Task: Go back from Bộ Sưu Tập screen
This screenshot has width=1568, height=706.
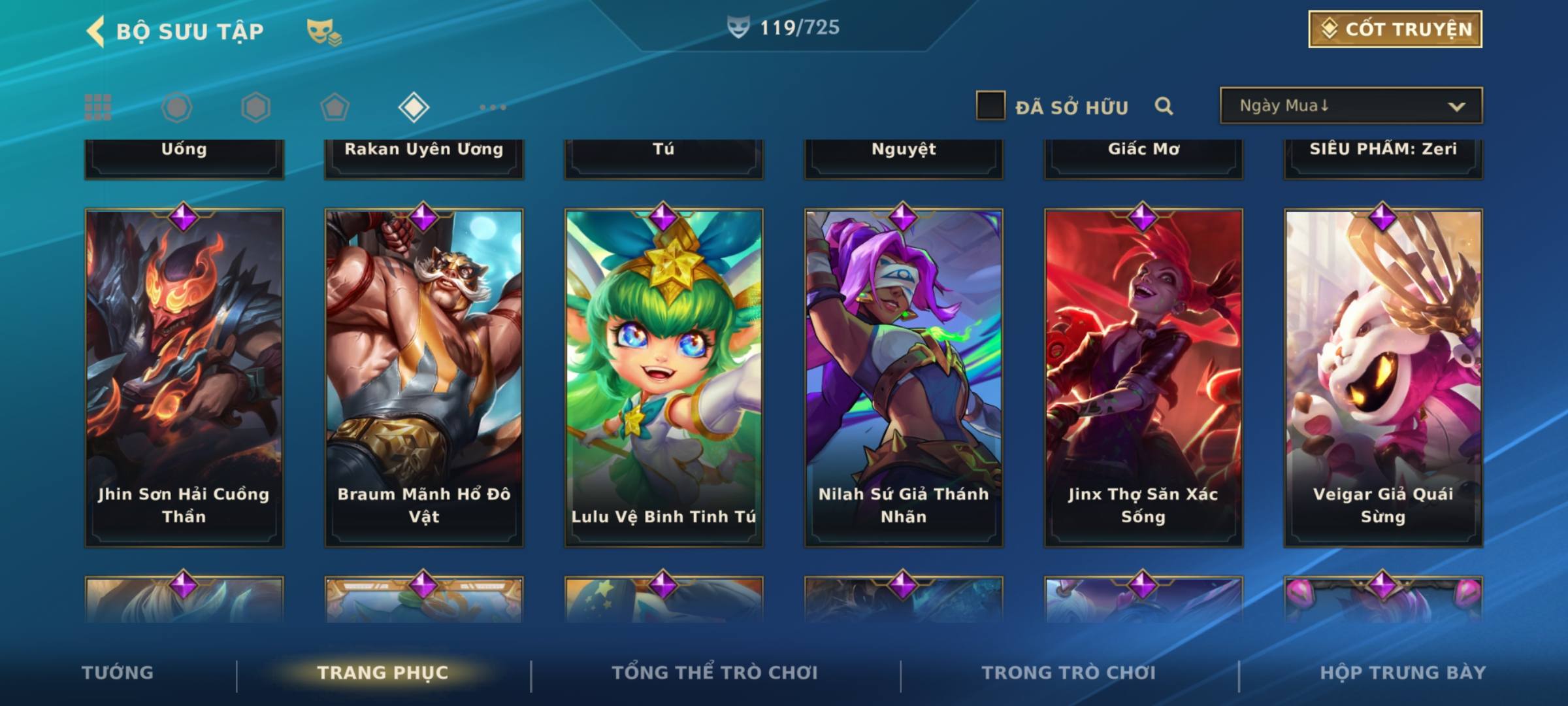Action: click(x=96, y=31)
